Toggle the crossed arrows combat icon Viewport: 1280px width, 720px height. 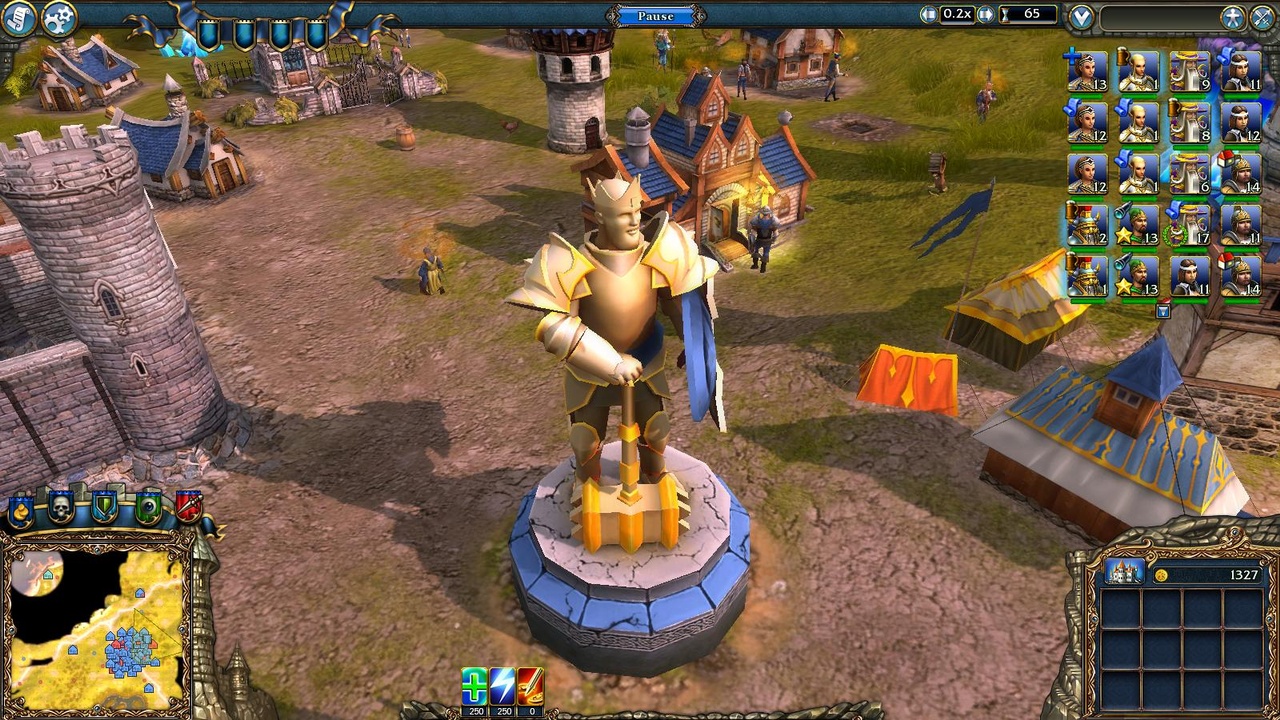[1261, 15]
